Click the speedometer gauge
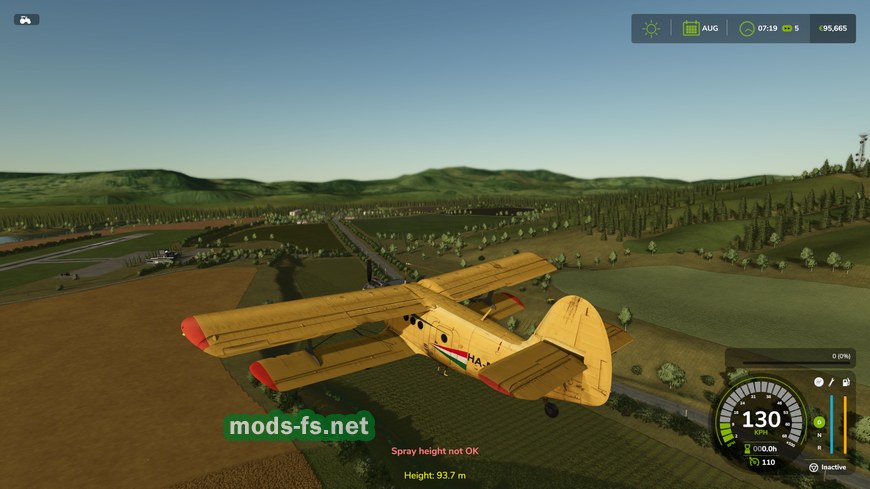Image resolution: width=870 pixels, height=489 pixels. pos(761,421)
